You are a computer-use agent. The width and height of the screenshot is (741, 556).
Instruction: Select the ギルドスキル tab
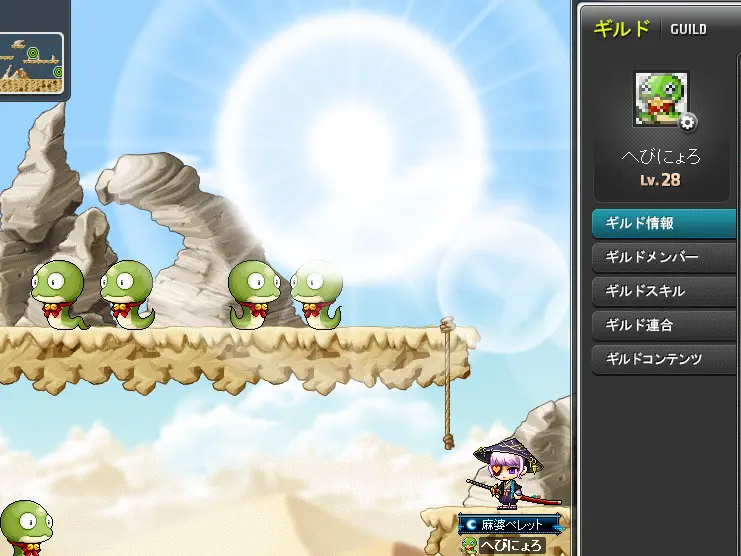tap(665, 291)
